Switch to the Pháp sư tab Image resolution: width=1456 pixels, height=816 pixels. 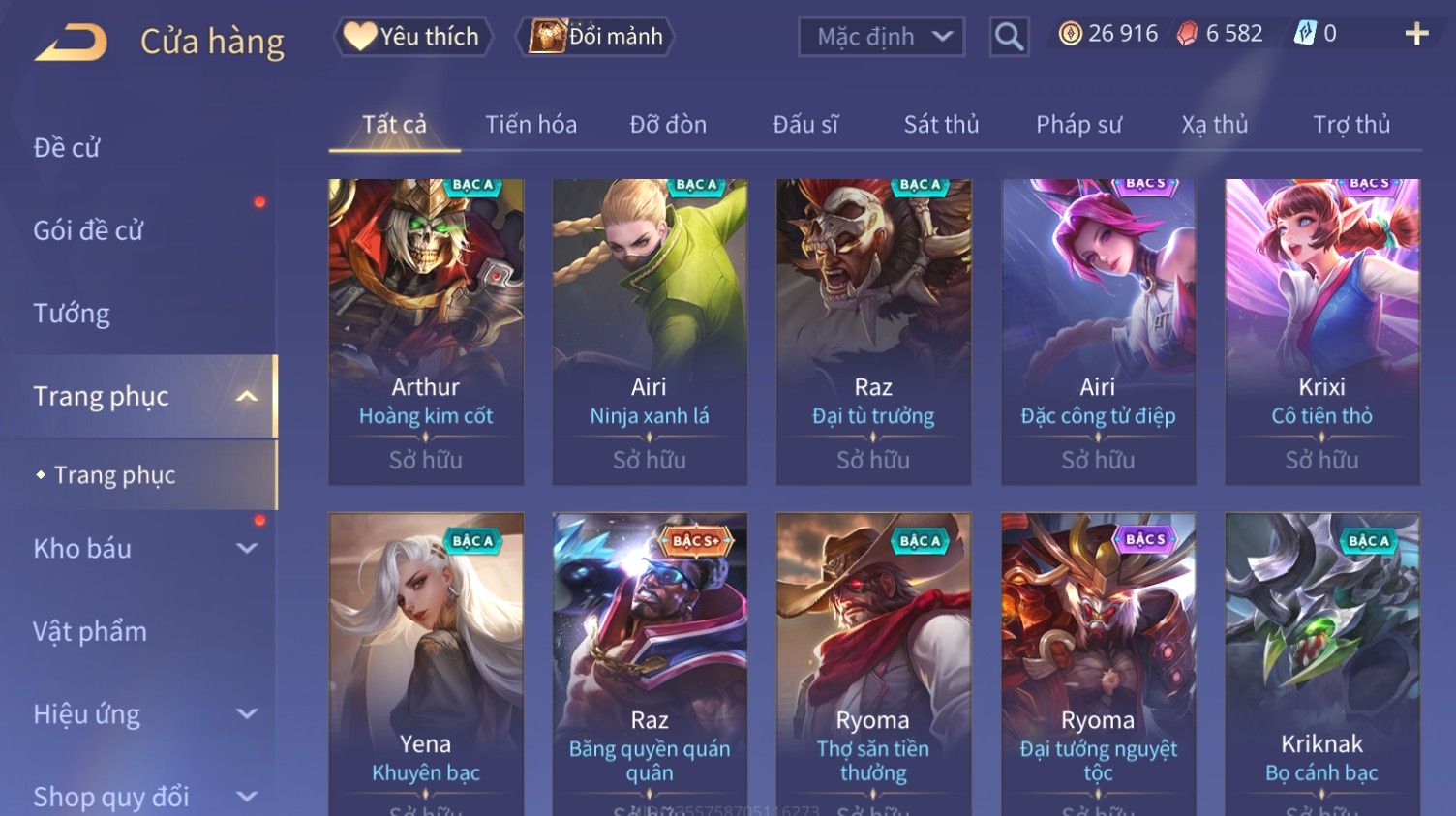pos(1078,124)
